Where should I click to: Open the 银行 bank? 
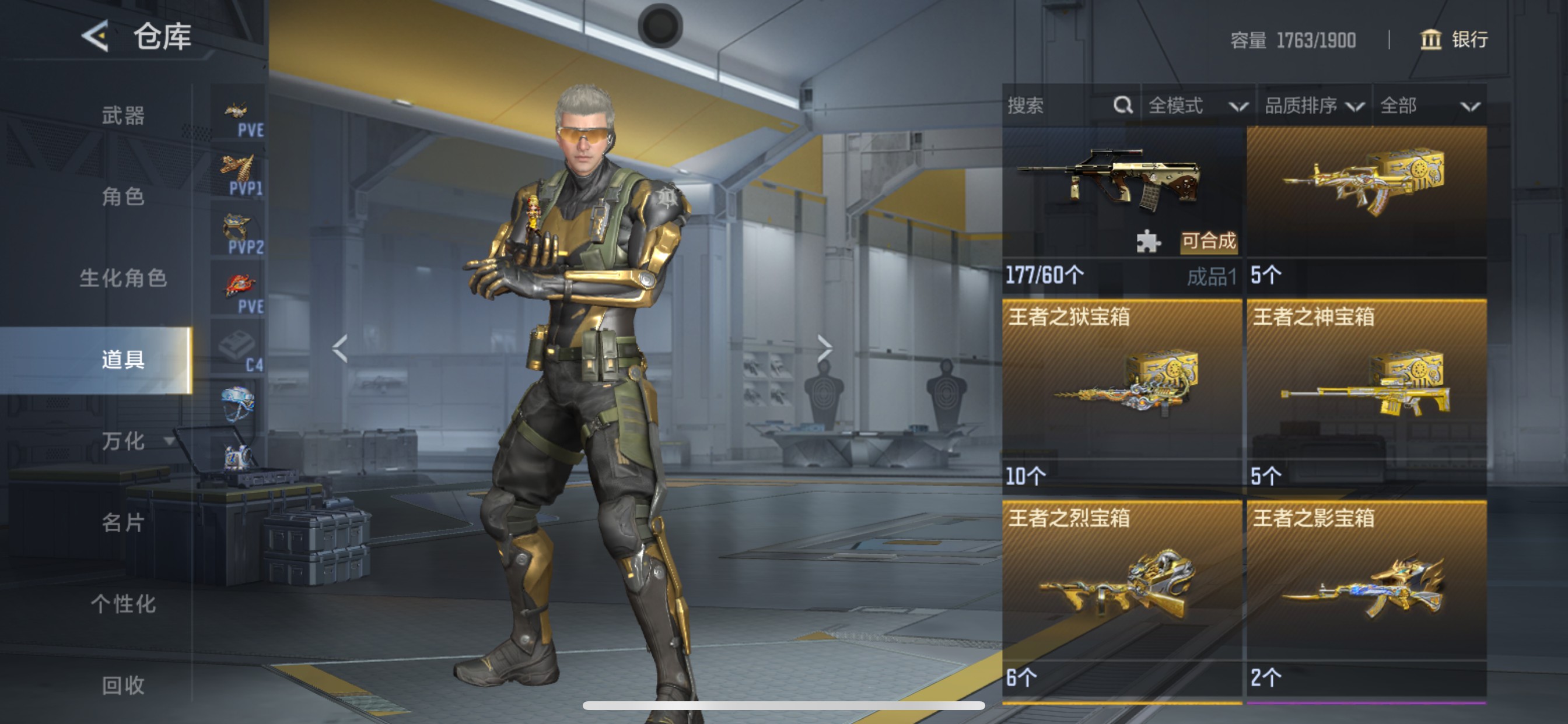pos(1455,40)
